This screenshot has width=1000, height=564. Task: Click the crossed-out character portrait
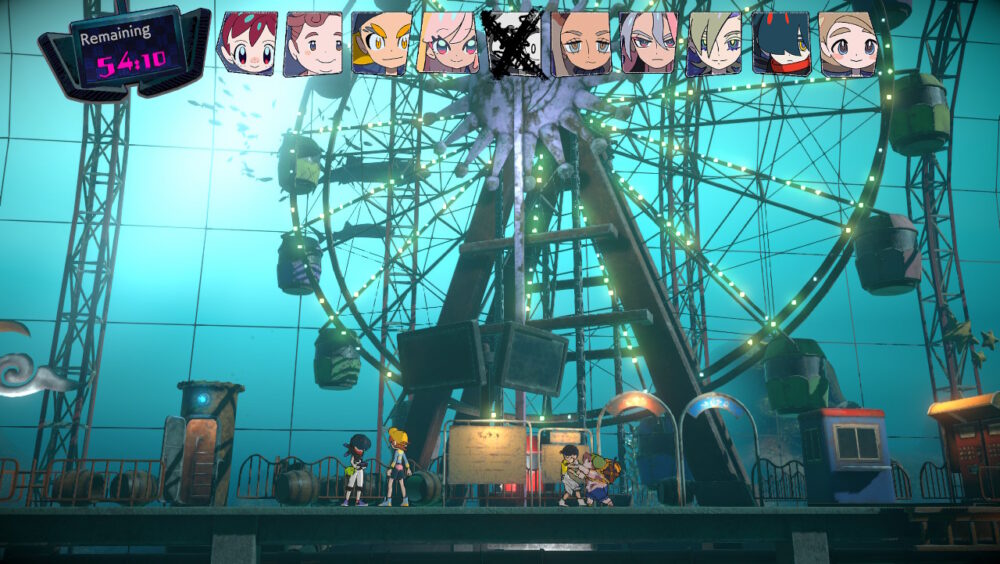tap(514, 44)
